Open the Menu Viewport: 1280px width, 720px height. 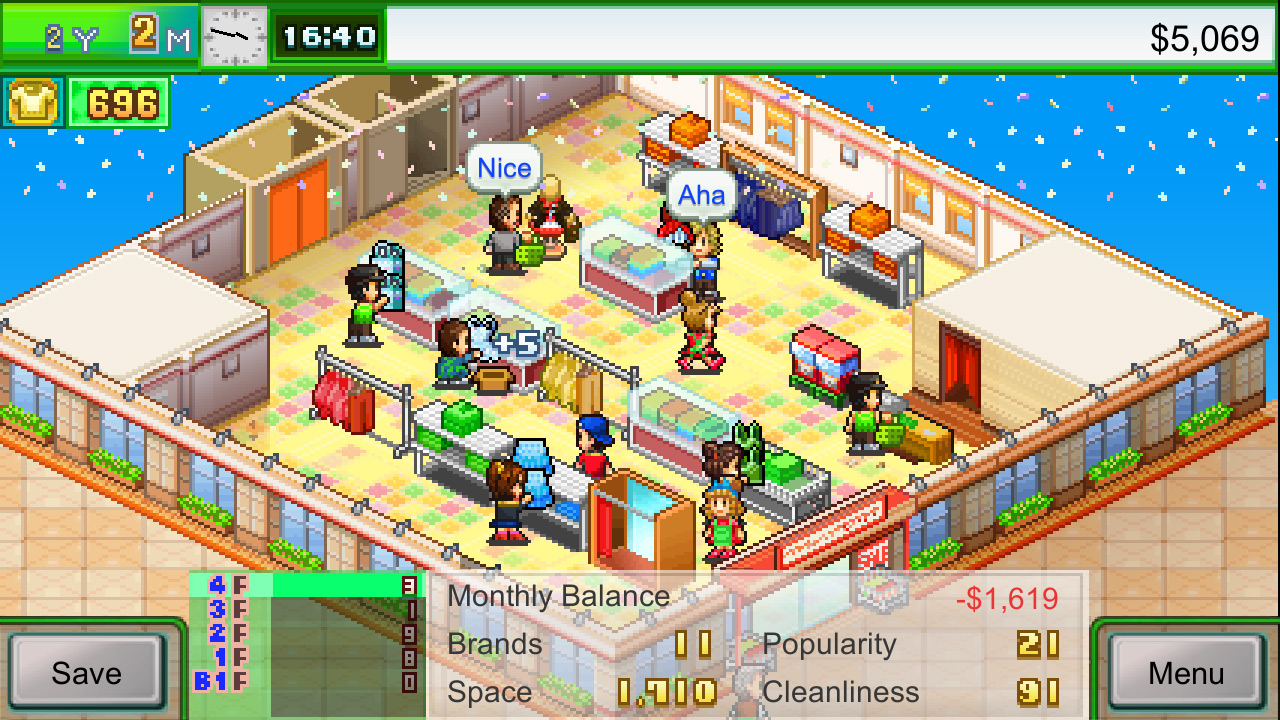coord(1186,673)
